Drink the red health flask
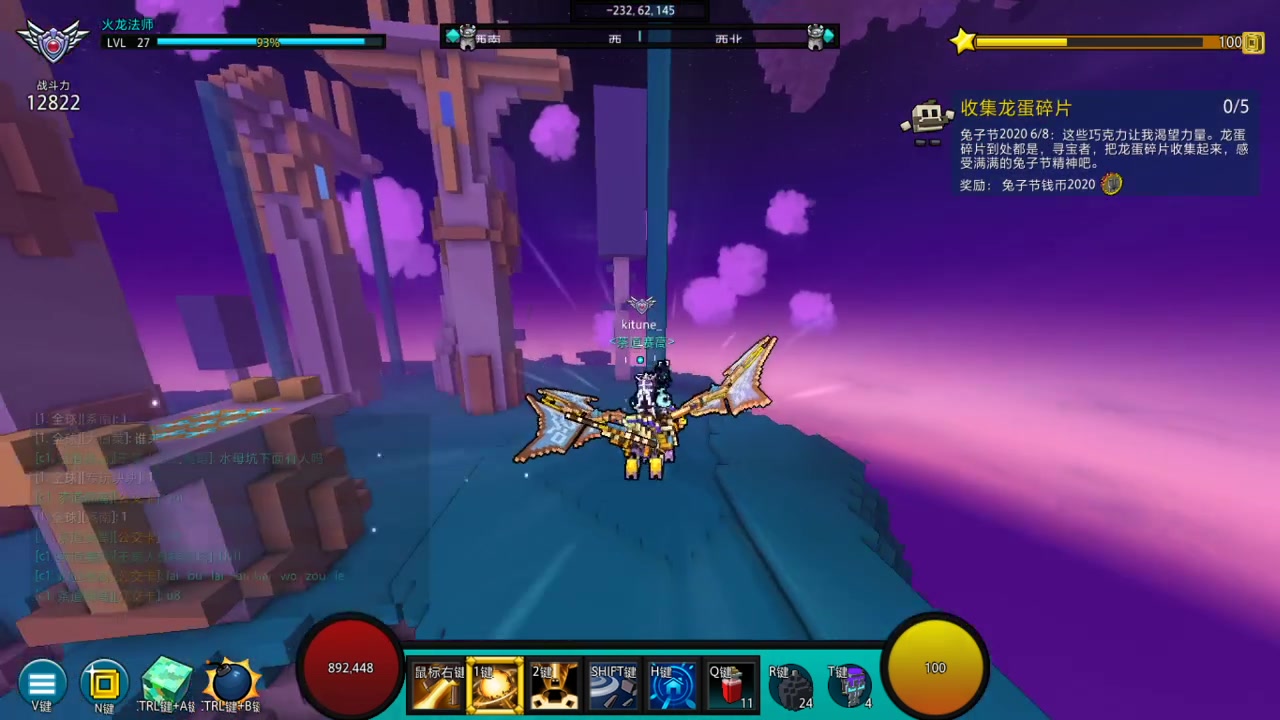Image resolution: width=1280 pixels, height=720 pixels. 731,686
